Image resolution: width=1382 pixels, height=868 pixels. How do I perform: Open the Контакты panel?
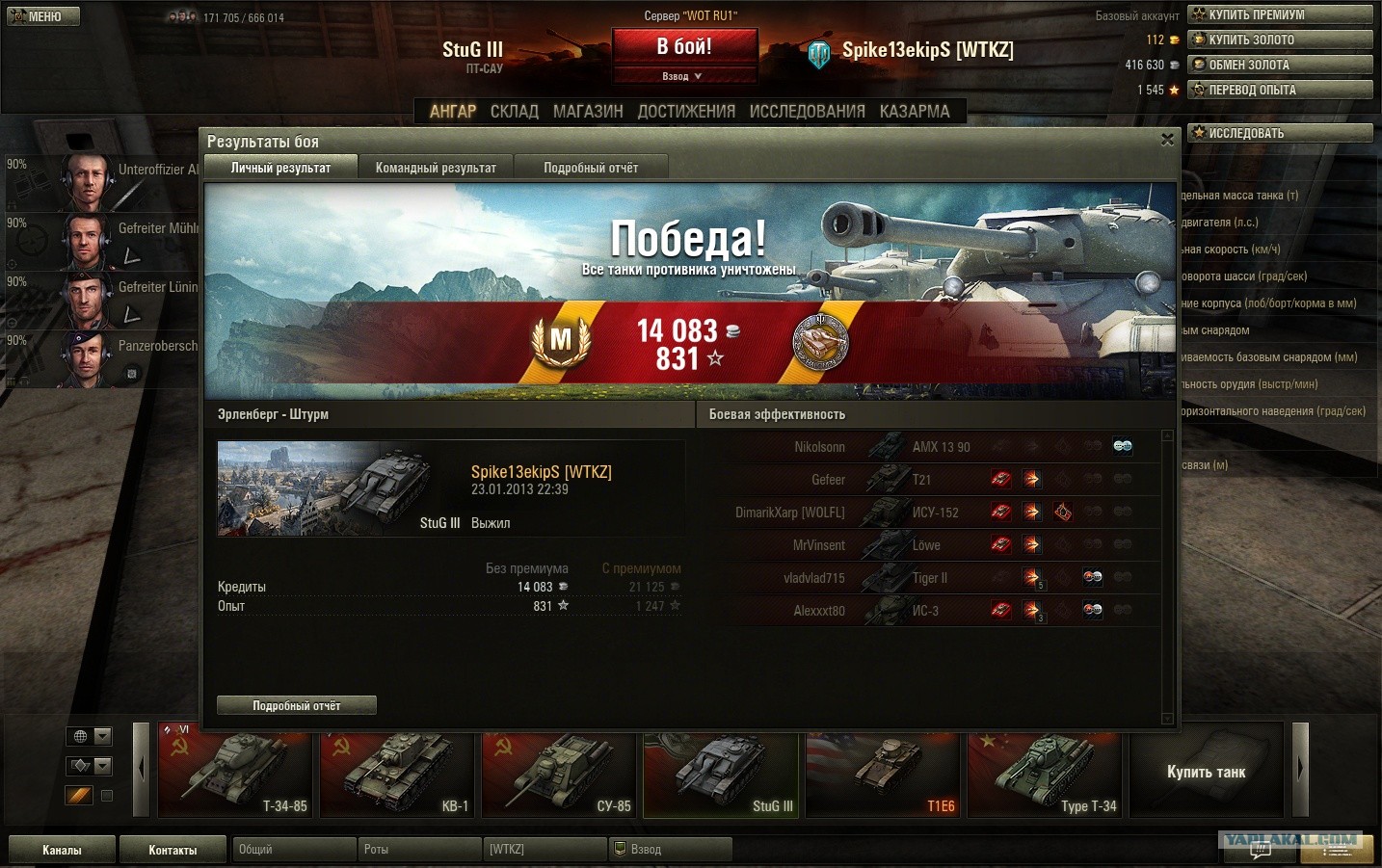click(173, 850)
